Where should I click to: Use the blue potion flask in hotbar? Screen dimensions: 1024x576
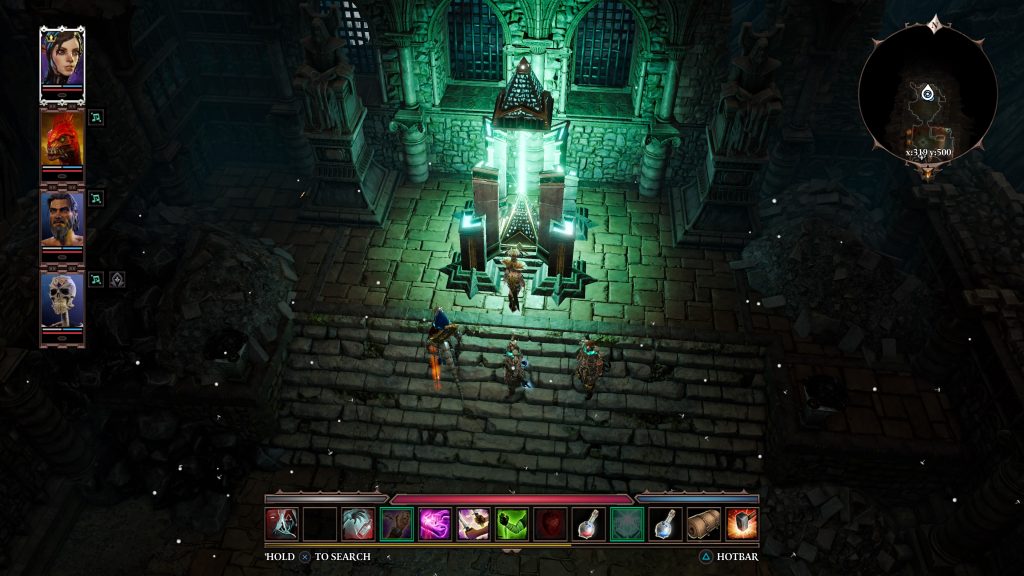pyautogui.click(x=665, y=524)
